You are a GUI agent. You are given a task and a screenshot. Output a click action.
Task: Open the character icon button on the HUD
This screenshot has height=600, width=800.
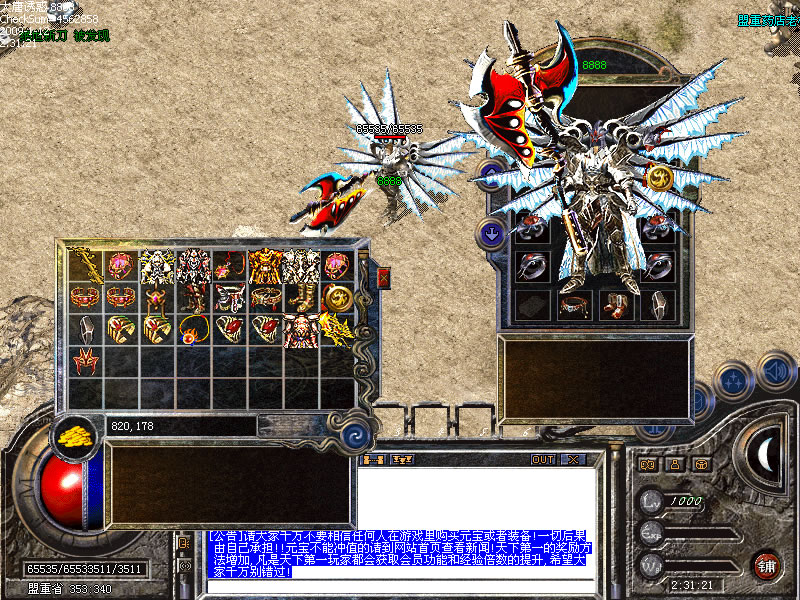[x=675, y=464]
